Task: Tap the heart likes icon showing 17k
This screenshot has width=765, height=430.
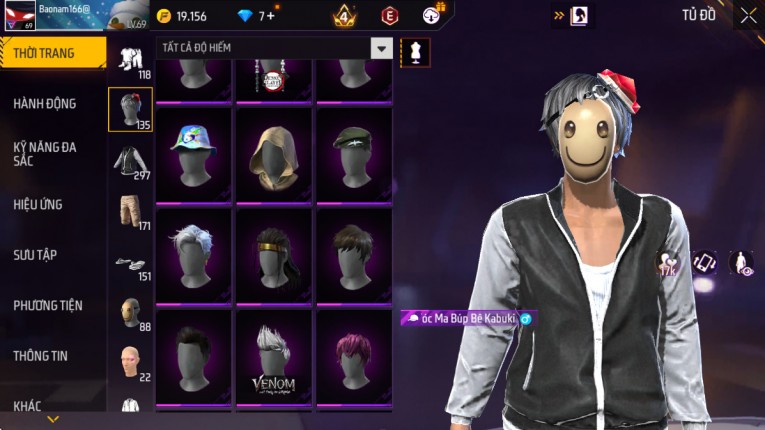Action: [667, 264]
